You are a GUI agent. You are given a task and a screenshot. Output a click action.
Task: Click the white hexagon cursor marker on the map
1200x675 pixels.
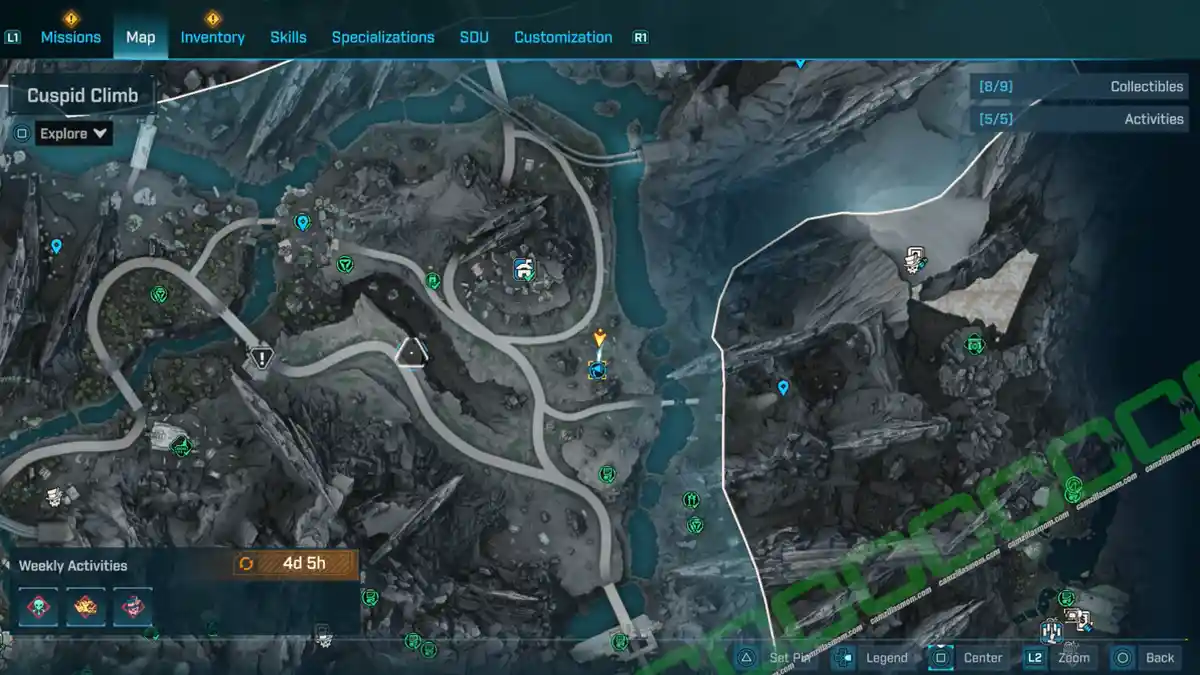(x=411, y=352)
